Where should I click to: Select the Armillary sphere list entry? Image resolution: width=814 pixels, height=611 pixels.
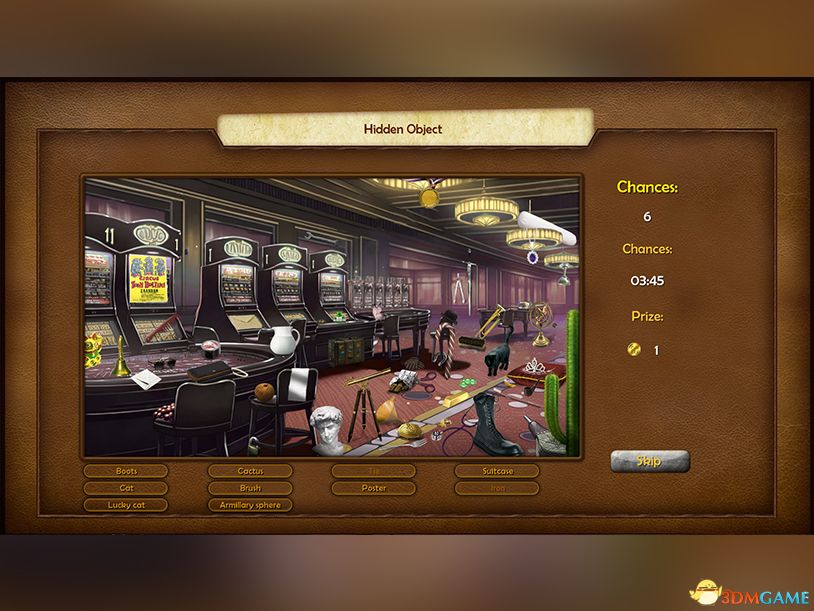[x=250, y=505]
